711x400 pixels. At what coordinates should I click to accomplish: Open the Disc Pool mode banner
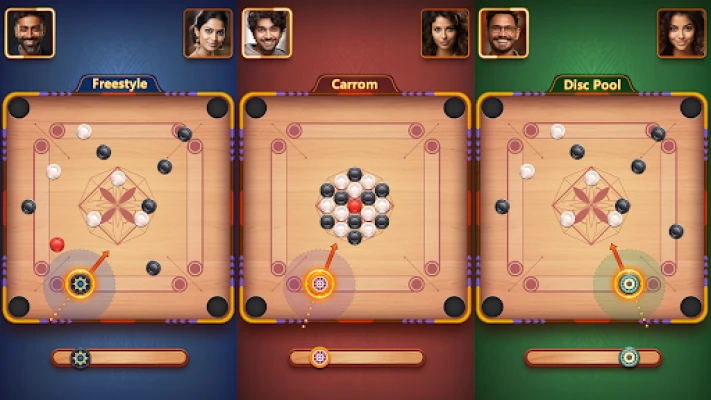coord(593,84)
